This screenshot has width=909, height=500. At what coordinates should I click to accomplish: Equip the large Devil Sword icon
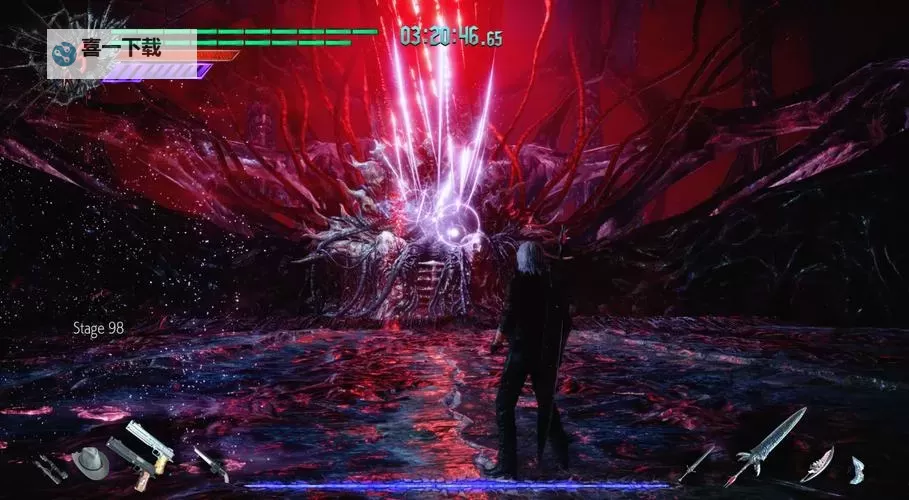(766, 446)
